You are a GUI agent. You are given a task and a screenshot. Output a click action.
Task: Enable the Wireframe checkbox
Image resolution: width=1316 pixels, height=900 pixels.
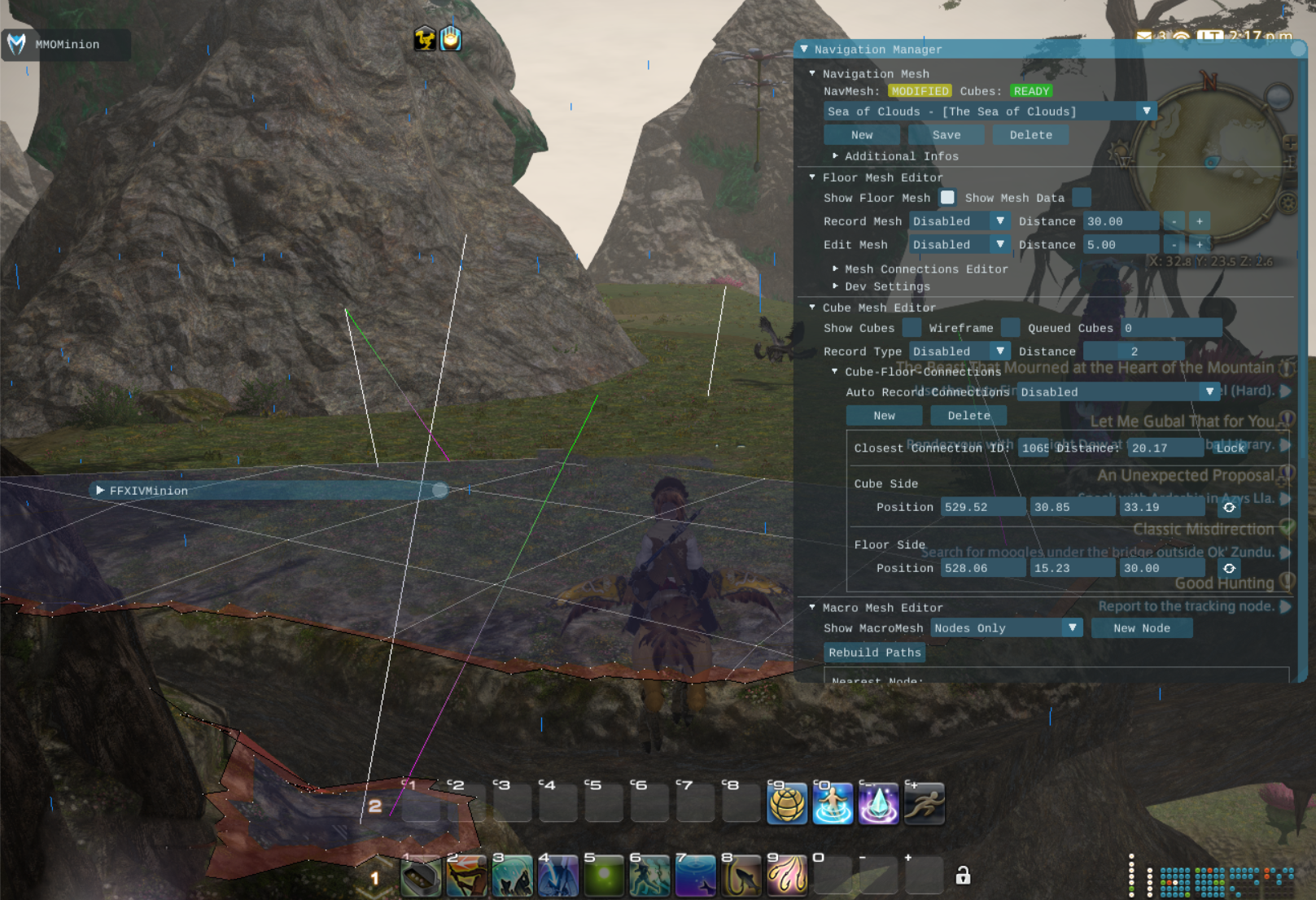coord(1010,328)
